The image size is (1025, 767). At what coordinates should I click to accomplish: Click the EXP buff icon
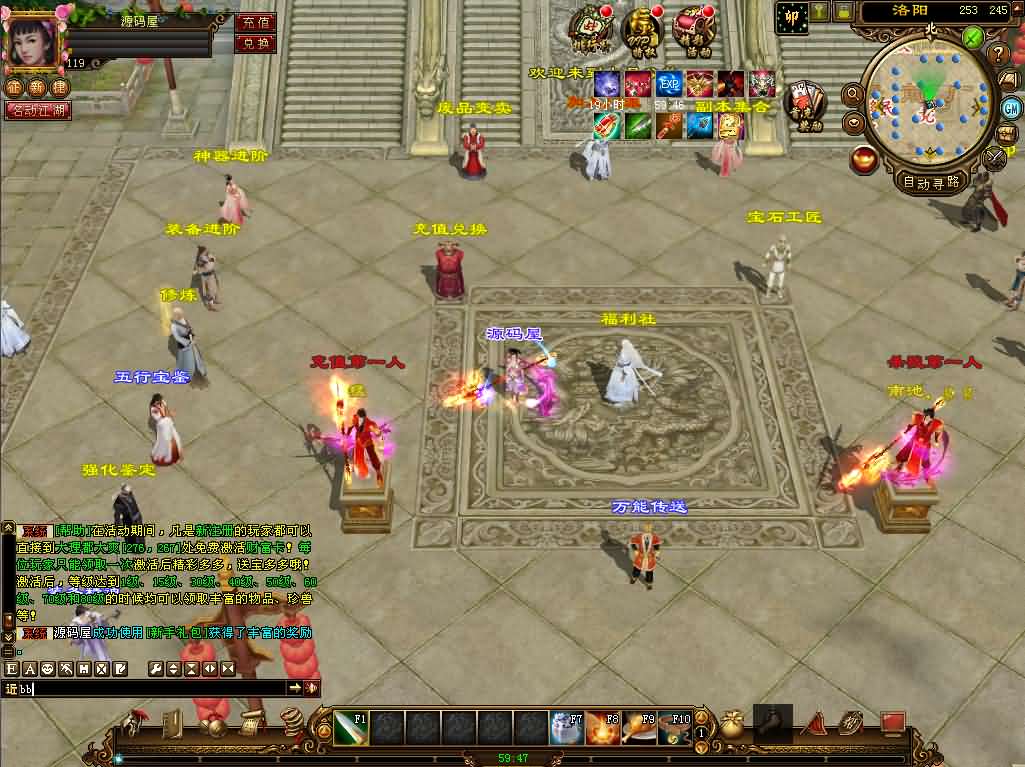(668, 83)
